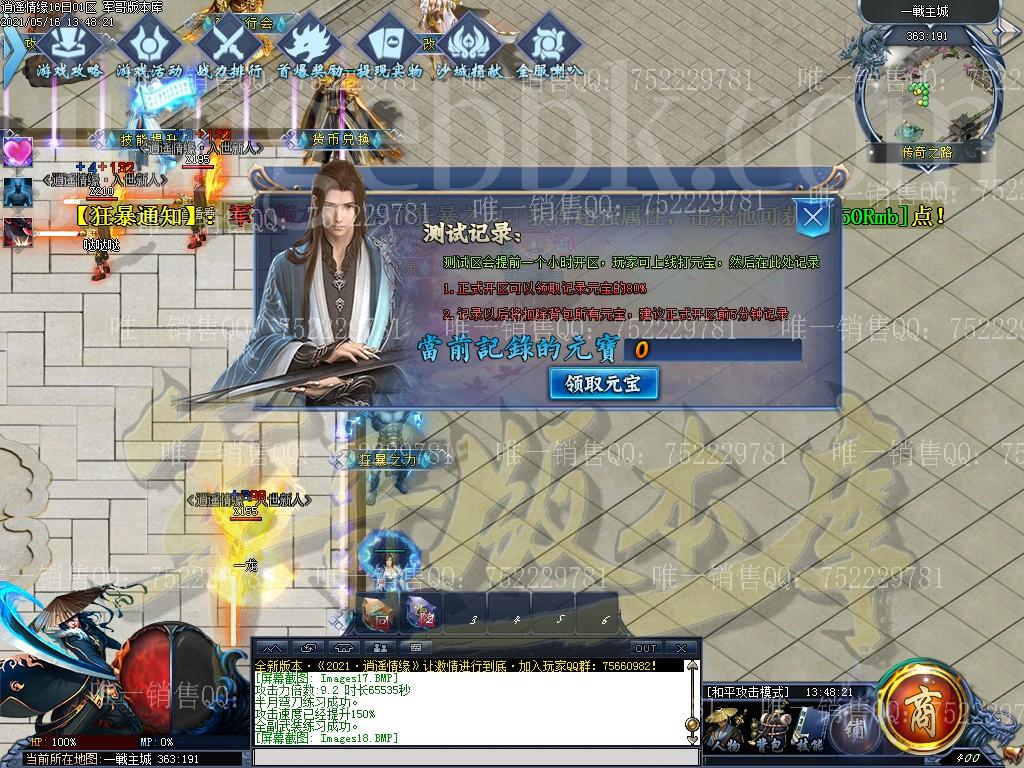
Task: Show the 战力排行 power ranking
Action: [229, 48]
